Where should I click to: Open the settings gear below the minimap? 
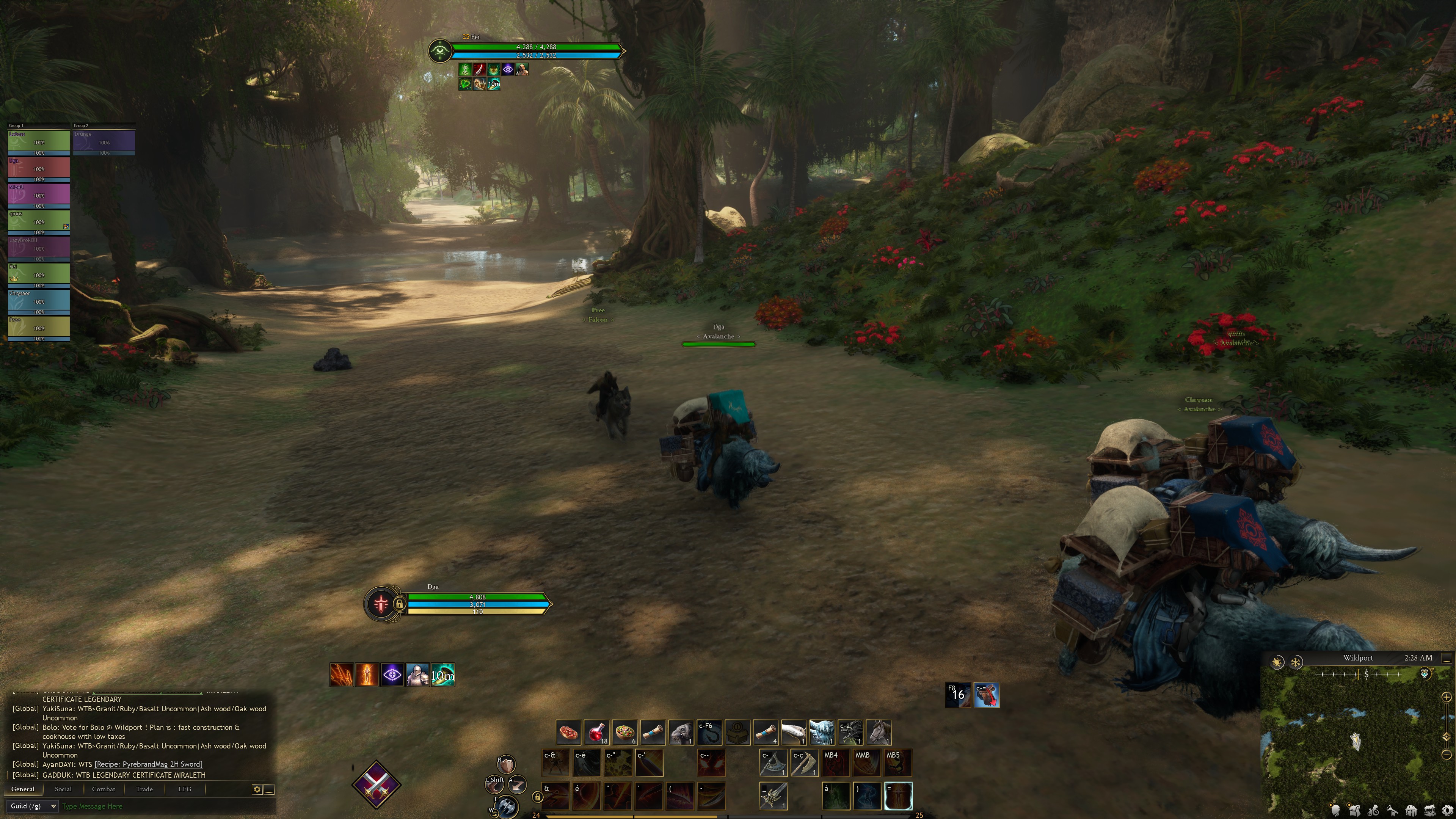pos(1448,811)
